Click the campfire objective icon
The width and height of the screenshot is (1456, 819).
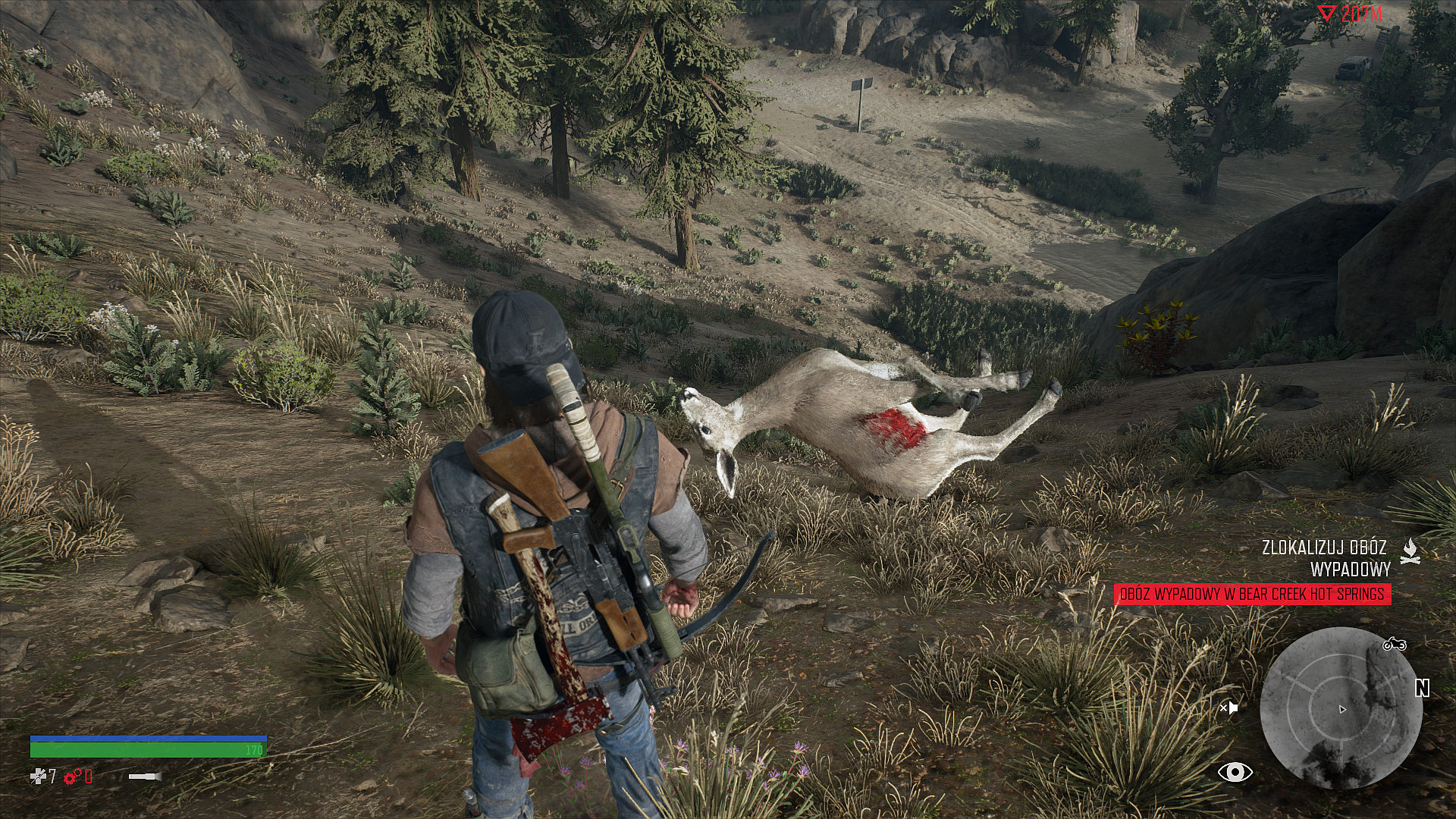pyautogui.click(x=1410, y=551)
